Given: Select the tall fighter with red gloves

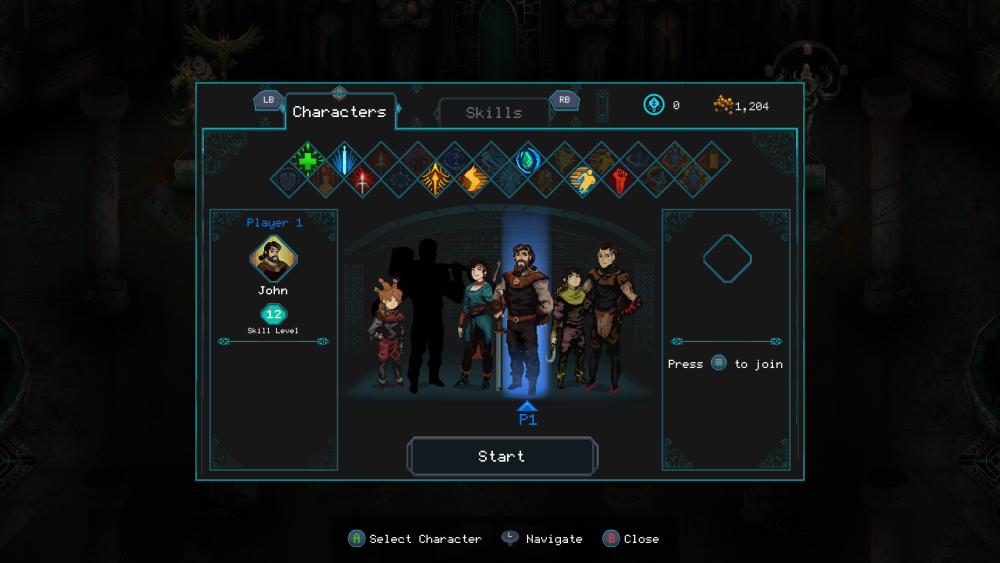Looking at the screenshot, I should [x=607, y=315].
